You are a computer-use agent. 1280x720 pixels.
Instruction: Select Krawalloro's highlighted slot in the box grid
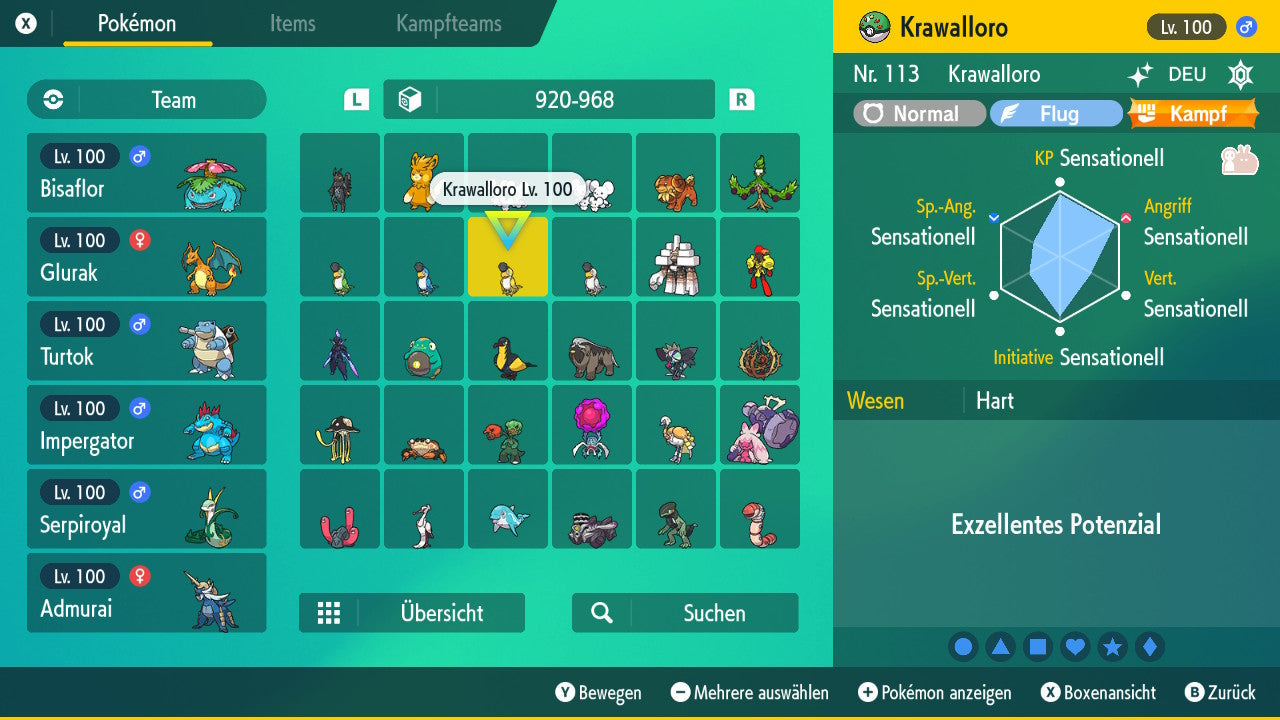507,257
